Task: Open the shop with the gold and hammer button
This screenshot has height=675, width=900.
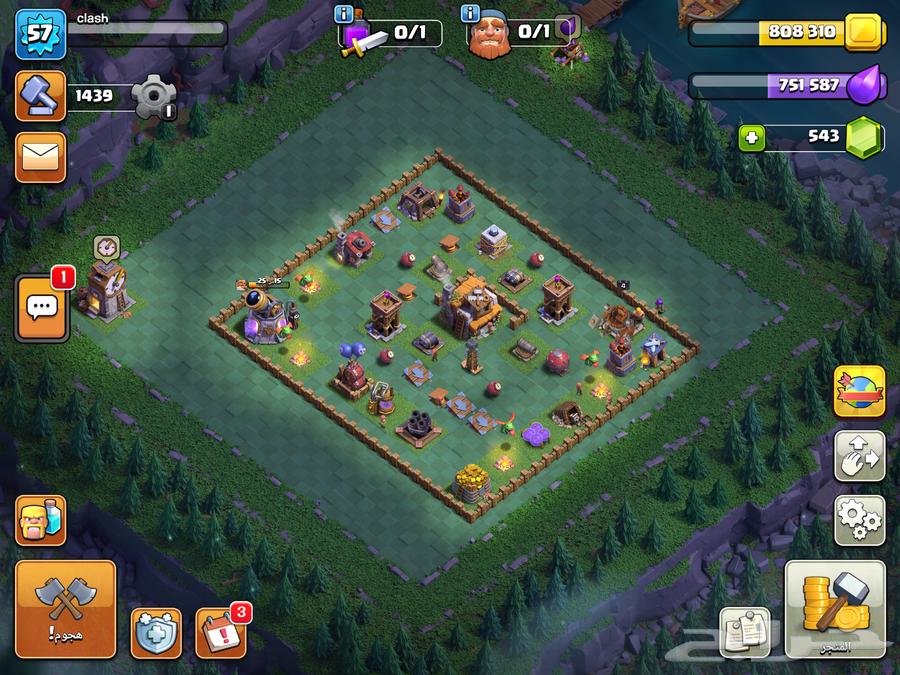Action: pyautogui.click(x=834, y=608)
